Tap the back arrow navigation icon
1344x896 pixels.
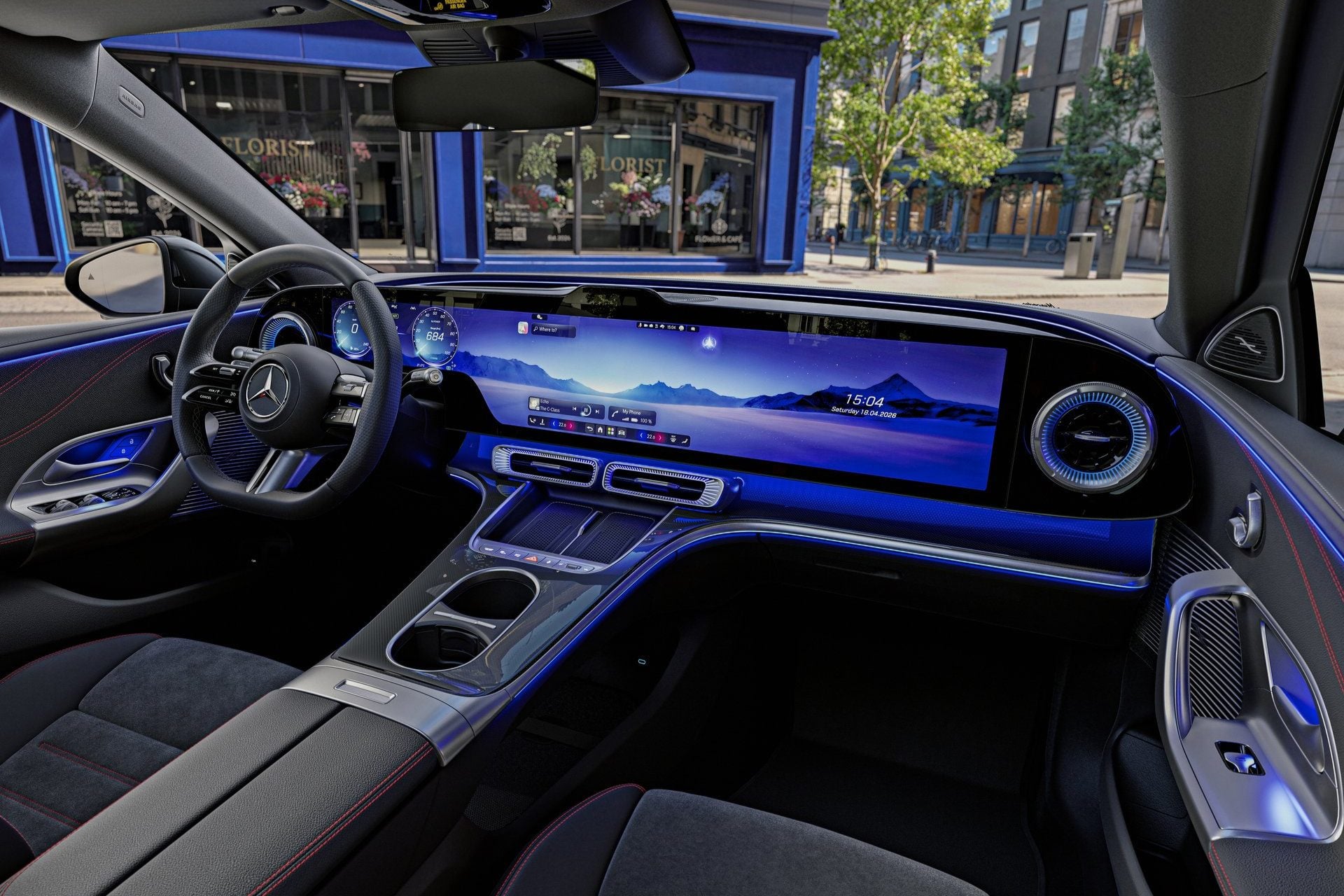(590, 429)
